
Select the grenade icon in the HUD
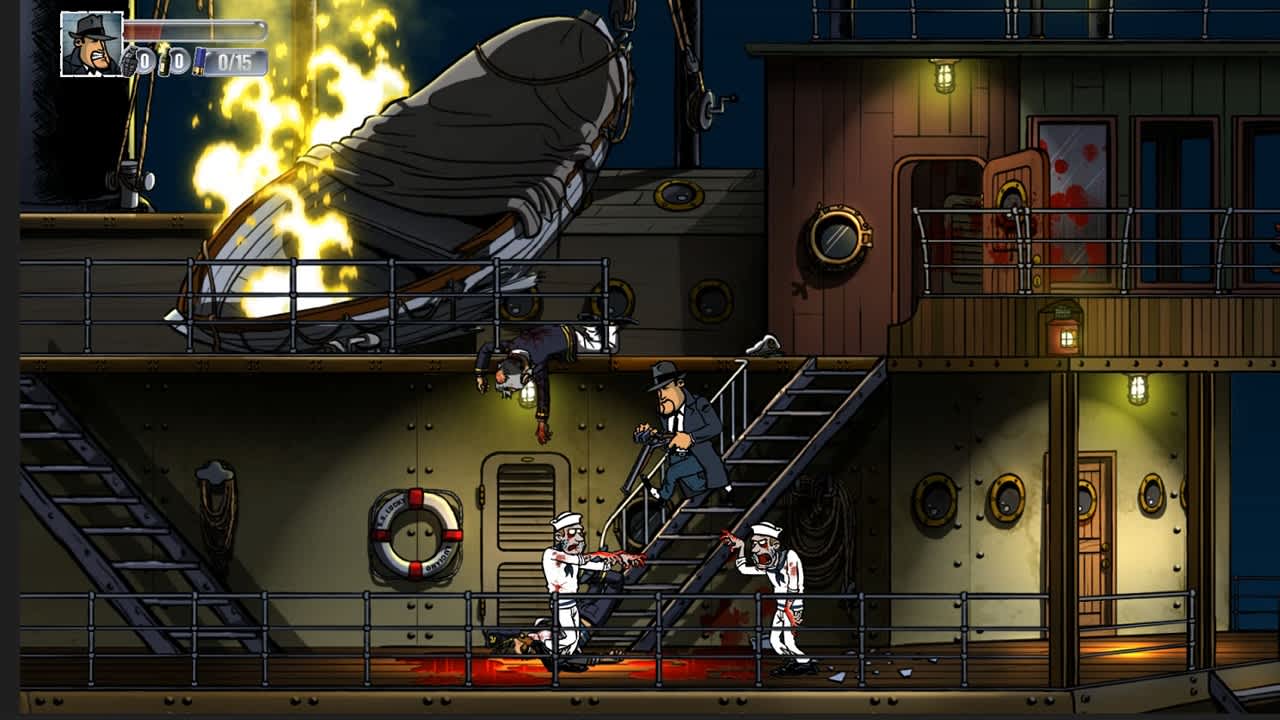131,58
